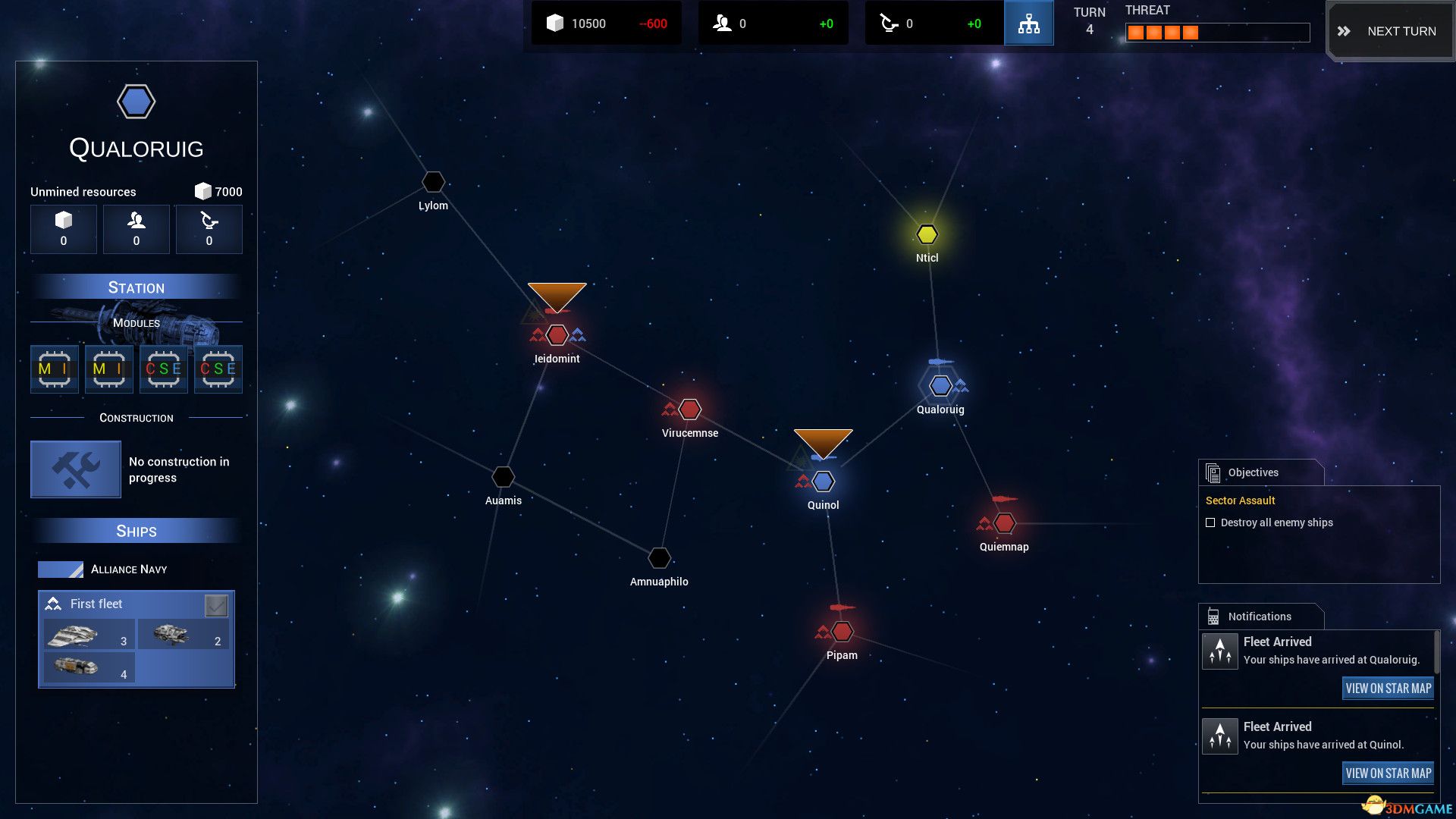Expand the Notifications panel
The height and width of the screenshot is (819, 1456).
click(x=1259, y=617)
